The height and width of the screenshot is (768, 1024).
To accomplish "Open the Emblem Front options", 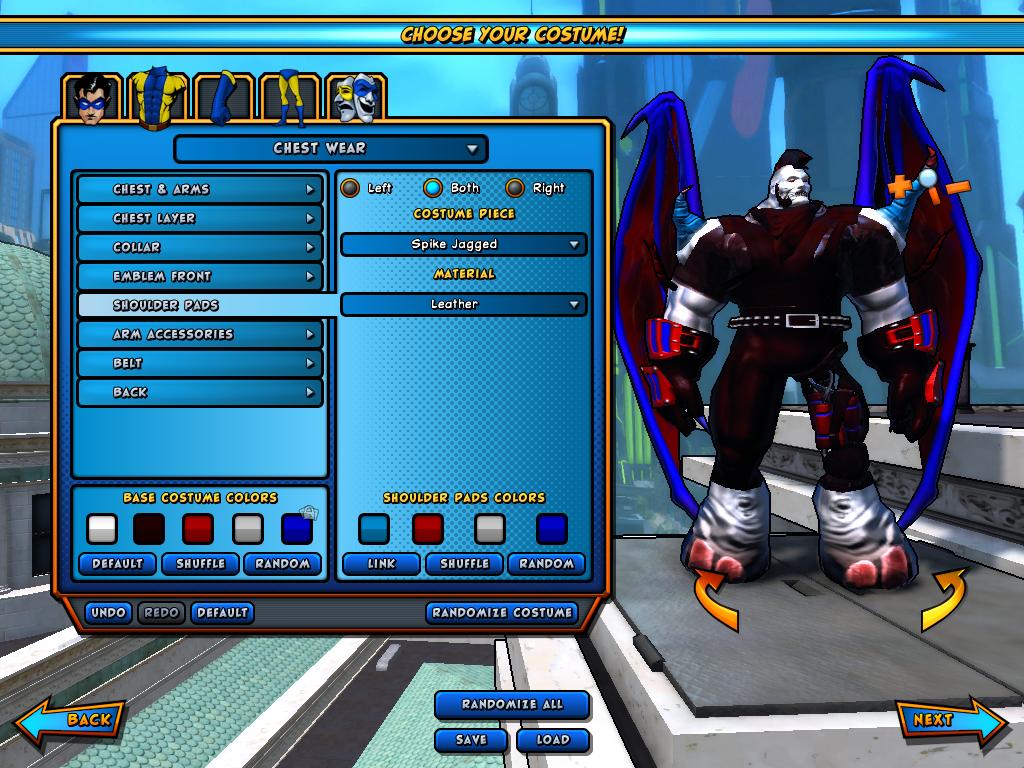I will pyautogui.click(x=200, y=276).
